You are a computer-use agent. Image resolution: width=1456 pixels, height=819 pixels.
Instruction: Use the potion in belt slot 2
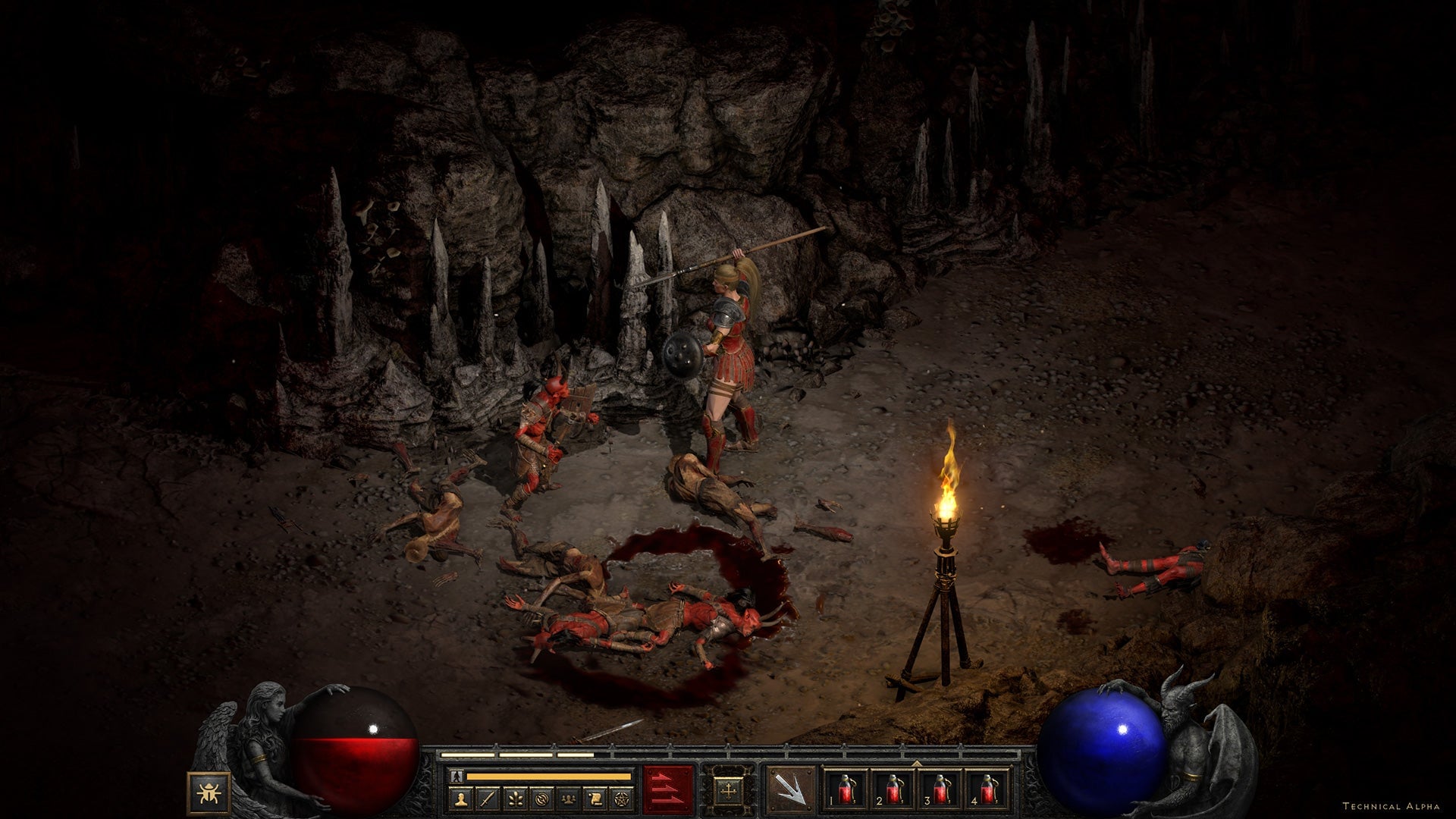click(x=893, y=790)
